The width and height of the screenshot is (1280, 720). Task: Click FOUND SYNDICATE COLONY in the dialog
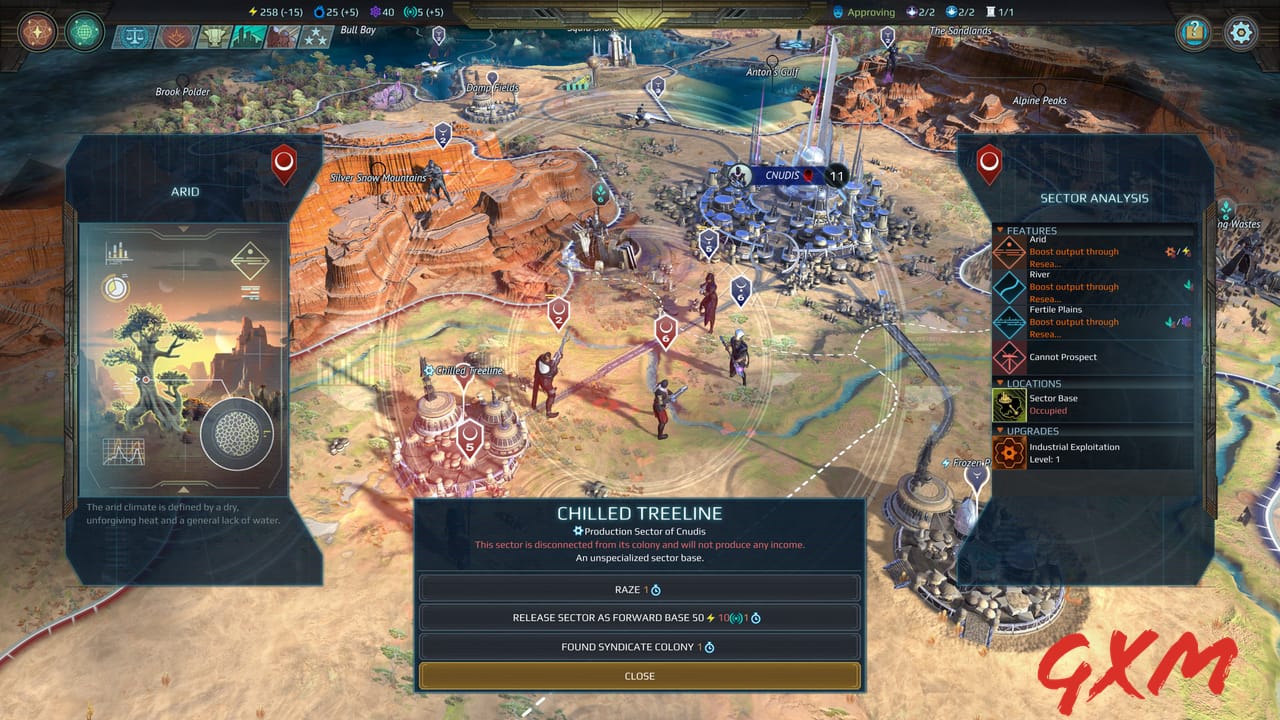pyautogui.click(x=638, y=646)
